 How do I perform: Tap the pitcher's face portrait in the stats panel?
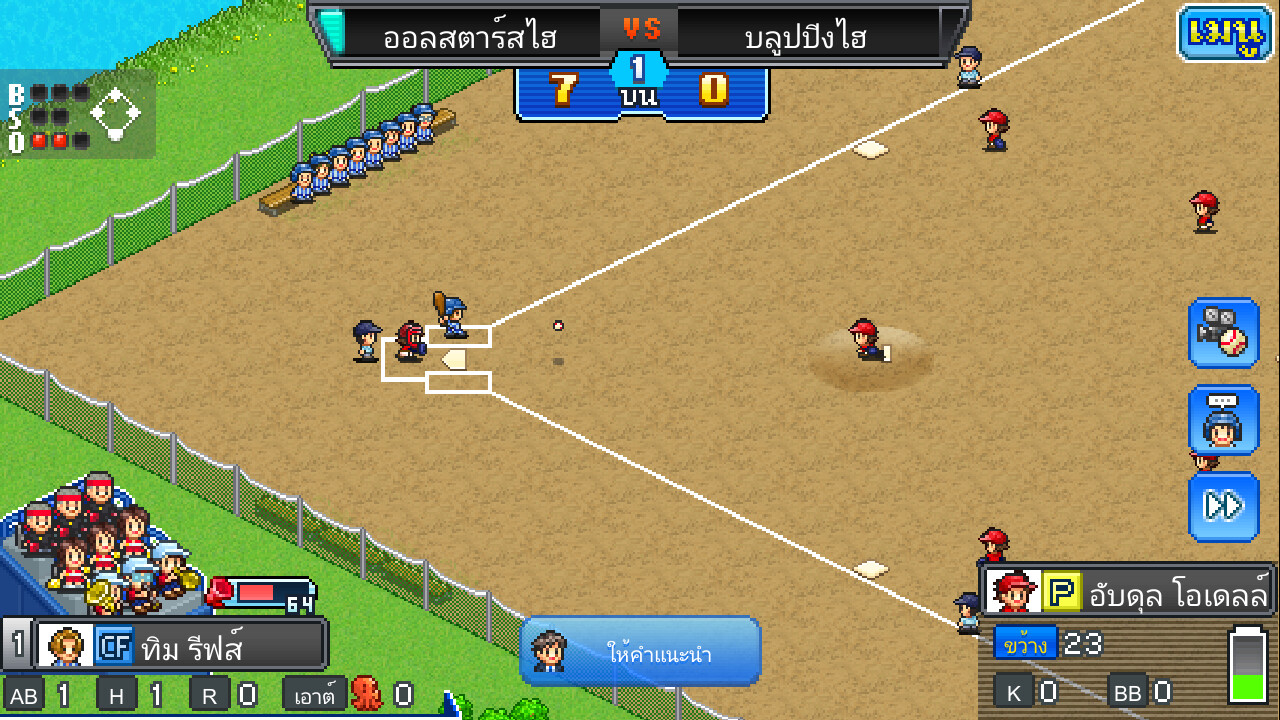click(x=1012, y=591)
